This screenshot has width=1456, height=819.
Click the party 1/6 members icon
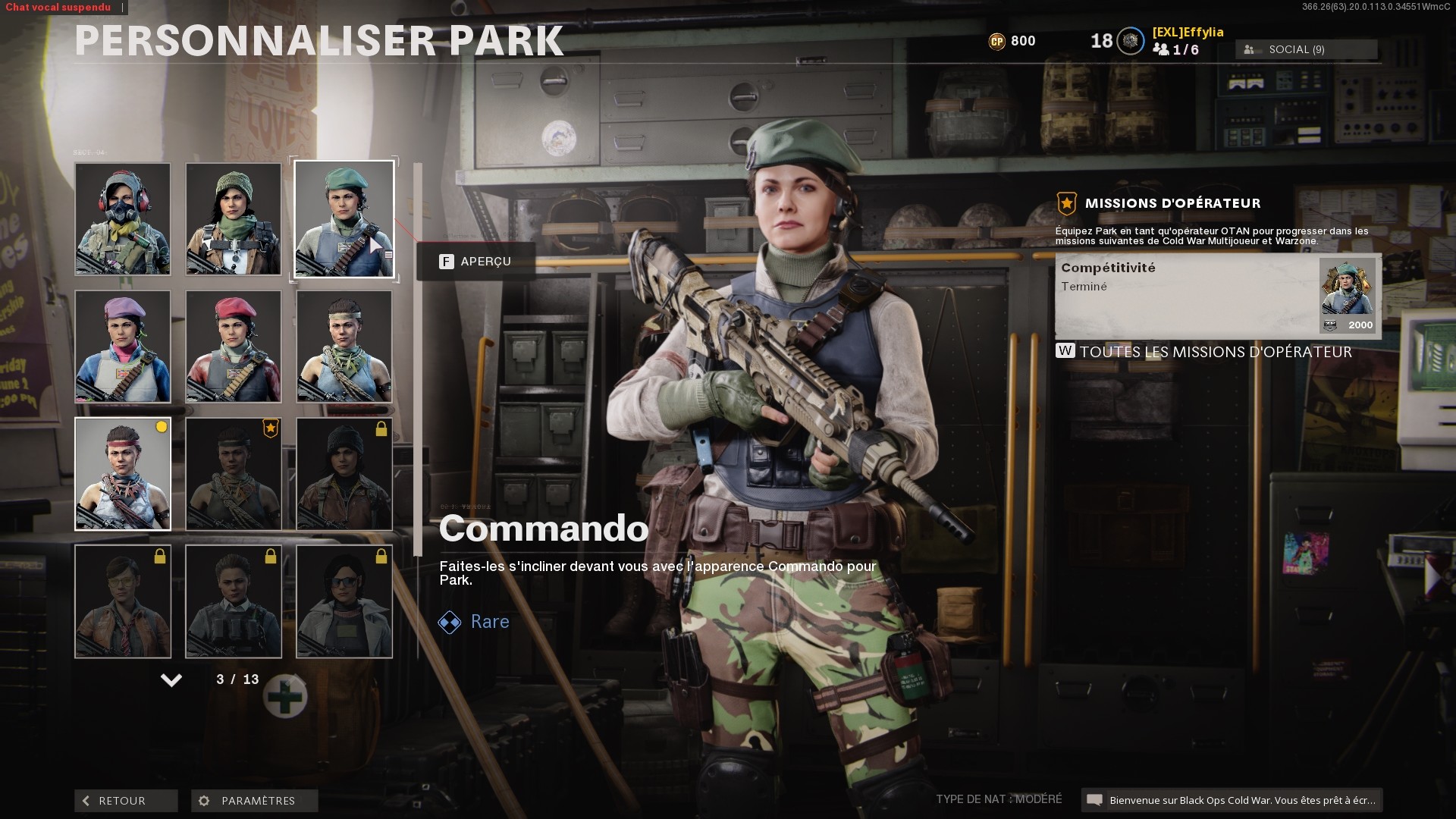[x=1162, y=50]
